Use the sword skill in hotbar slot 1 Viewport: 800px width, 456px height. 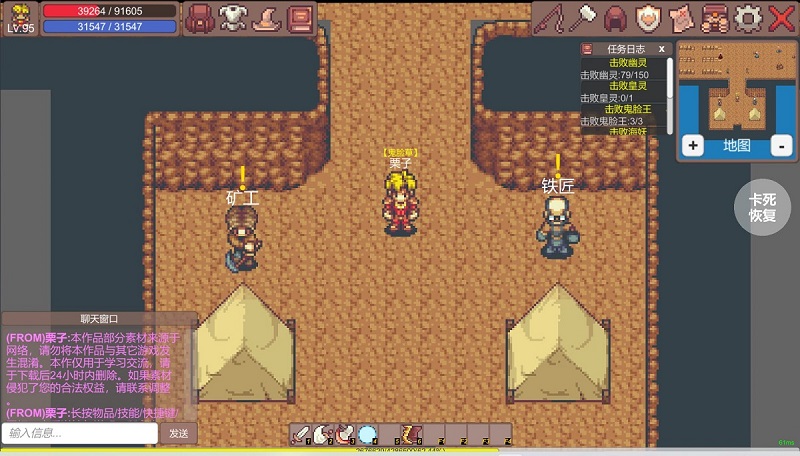coord(300,434)
